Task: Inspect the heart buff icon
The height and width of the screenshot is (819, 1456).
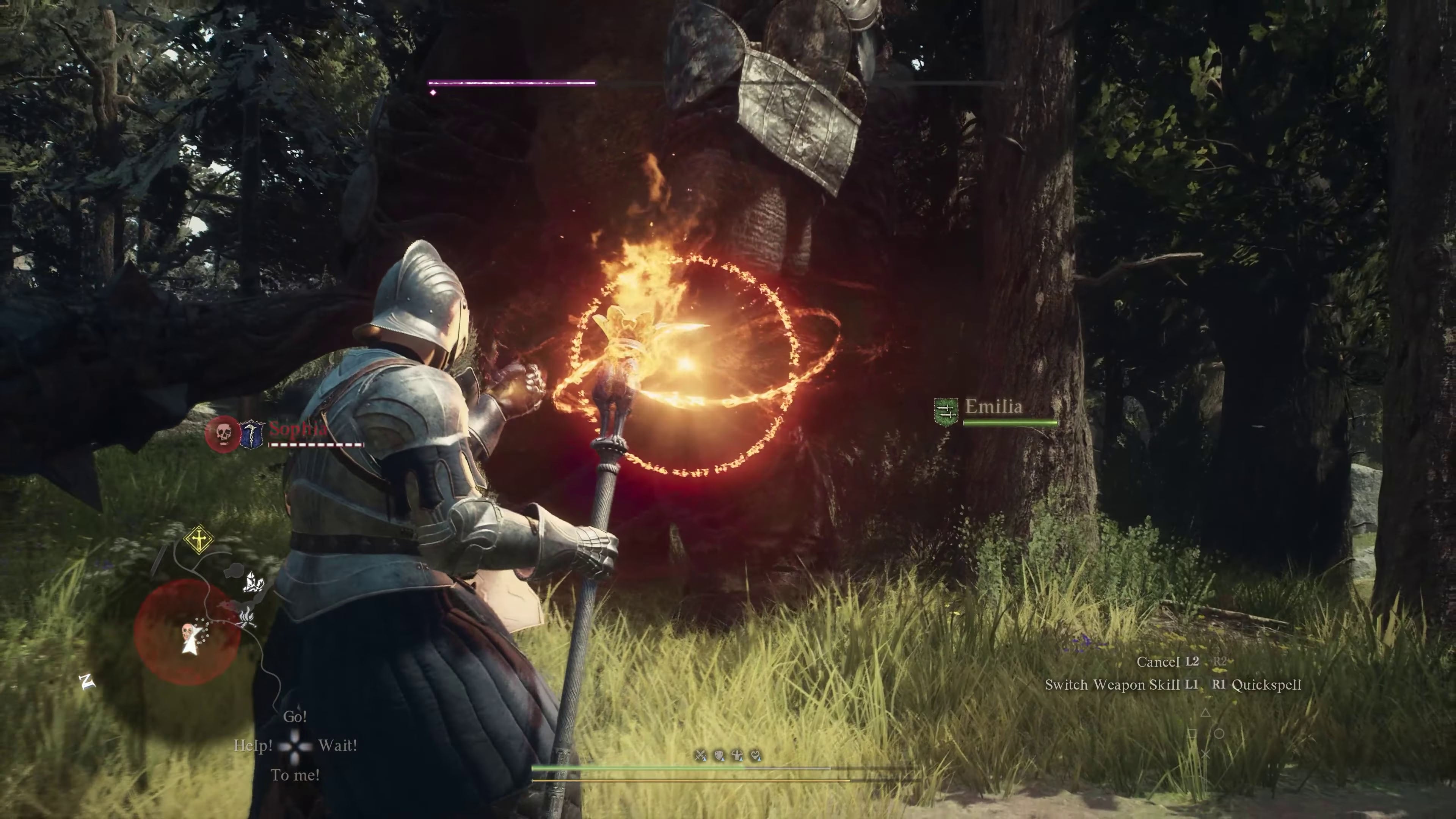Action: coord(756,756)
